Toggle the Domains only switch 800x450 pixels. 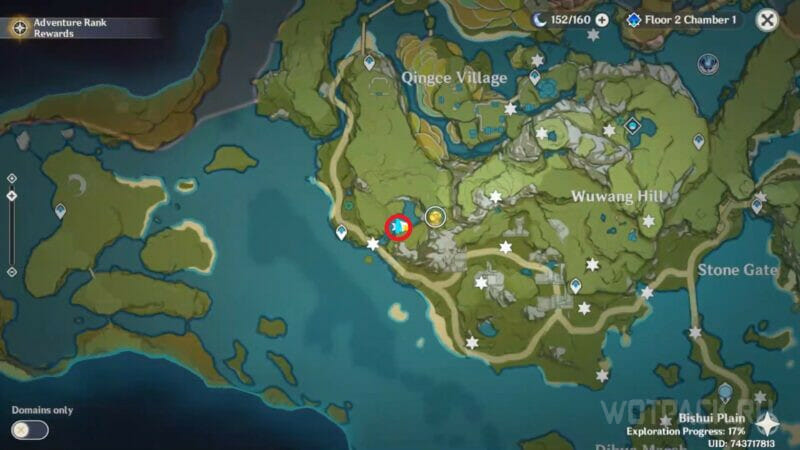coord(31,430)
